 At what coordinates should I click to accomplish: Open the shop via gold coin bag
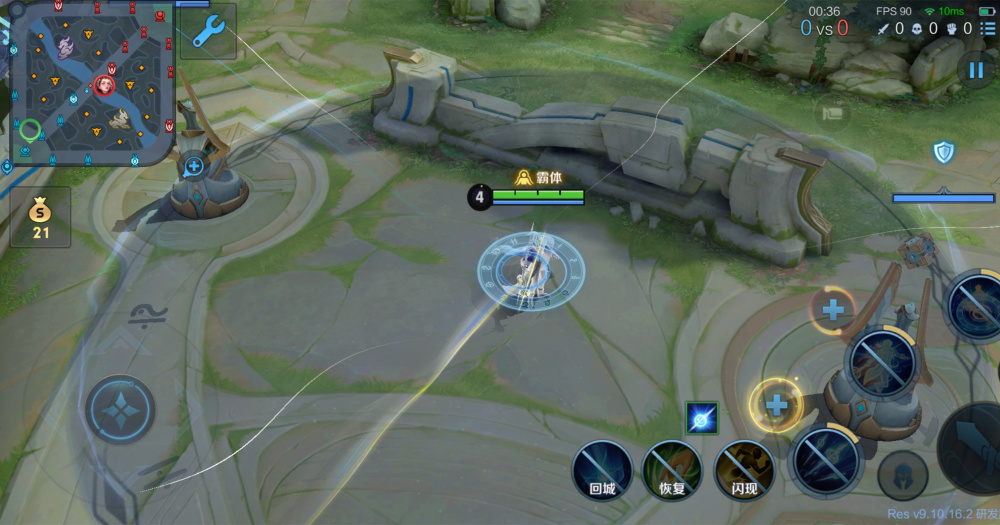[40, 217]
